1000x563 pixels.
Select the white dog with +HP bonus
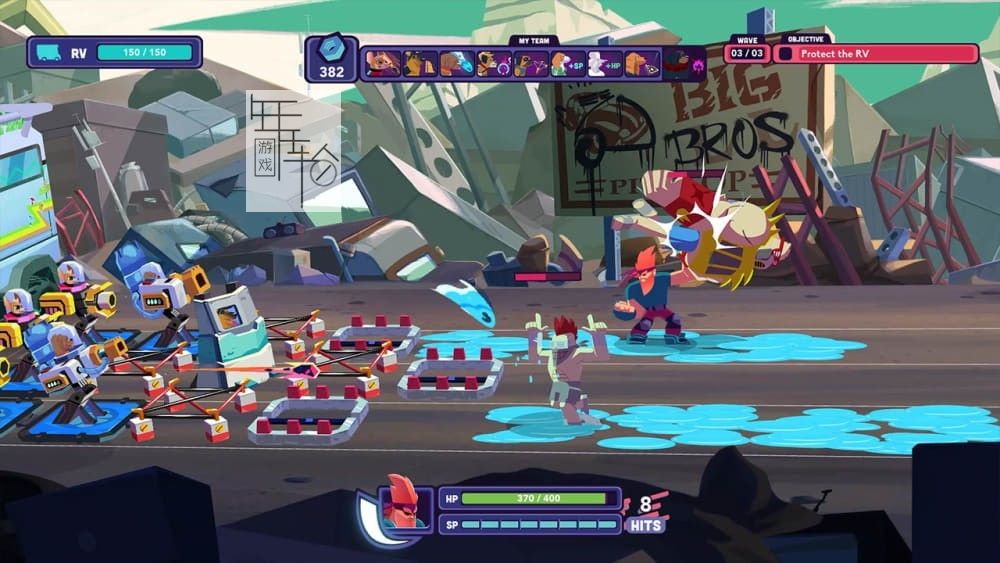(x=604, y=64)
